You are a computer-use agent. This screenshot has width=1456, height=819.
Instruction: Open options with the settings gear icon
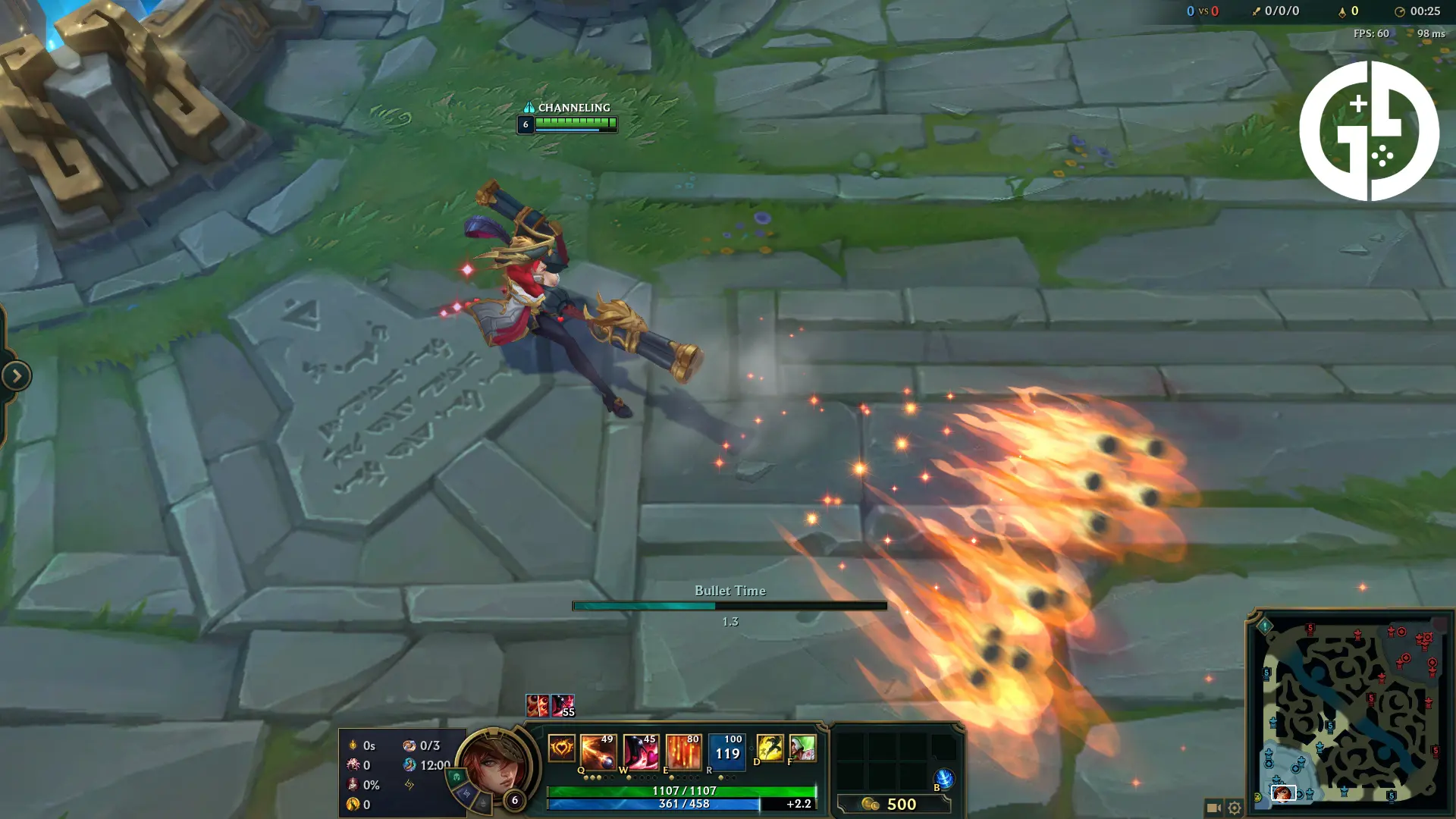[1234, 808]
